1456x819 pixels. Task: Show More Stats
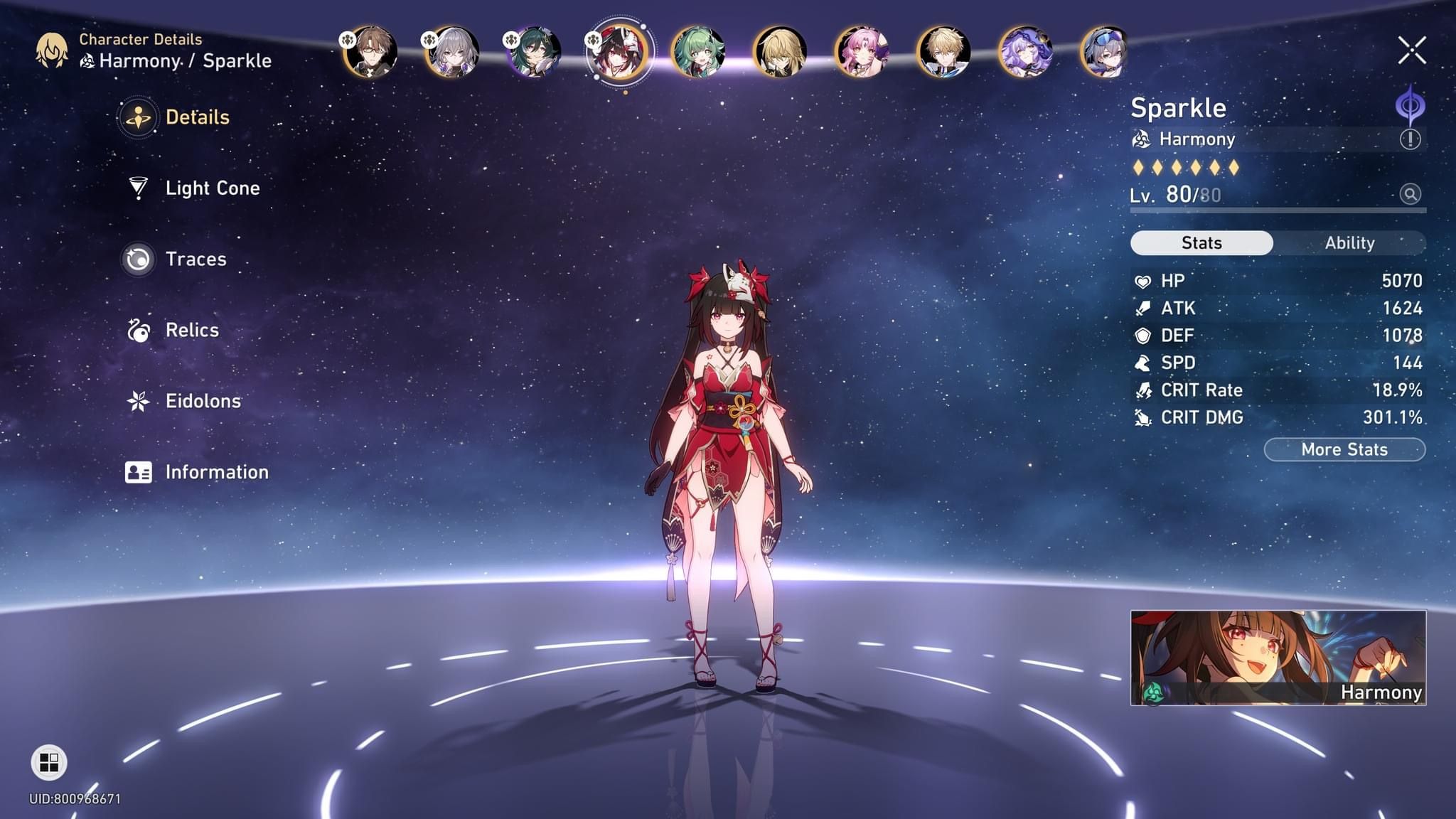[x=1344, y=450]
